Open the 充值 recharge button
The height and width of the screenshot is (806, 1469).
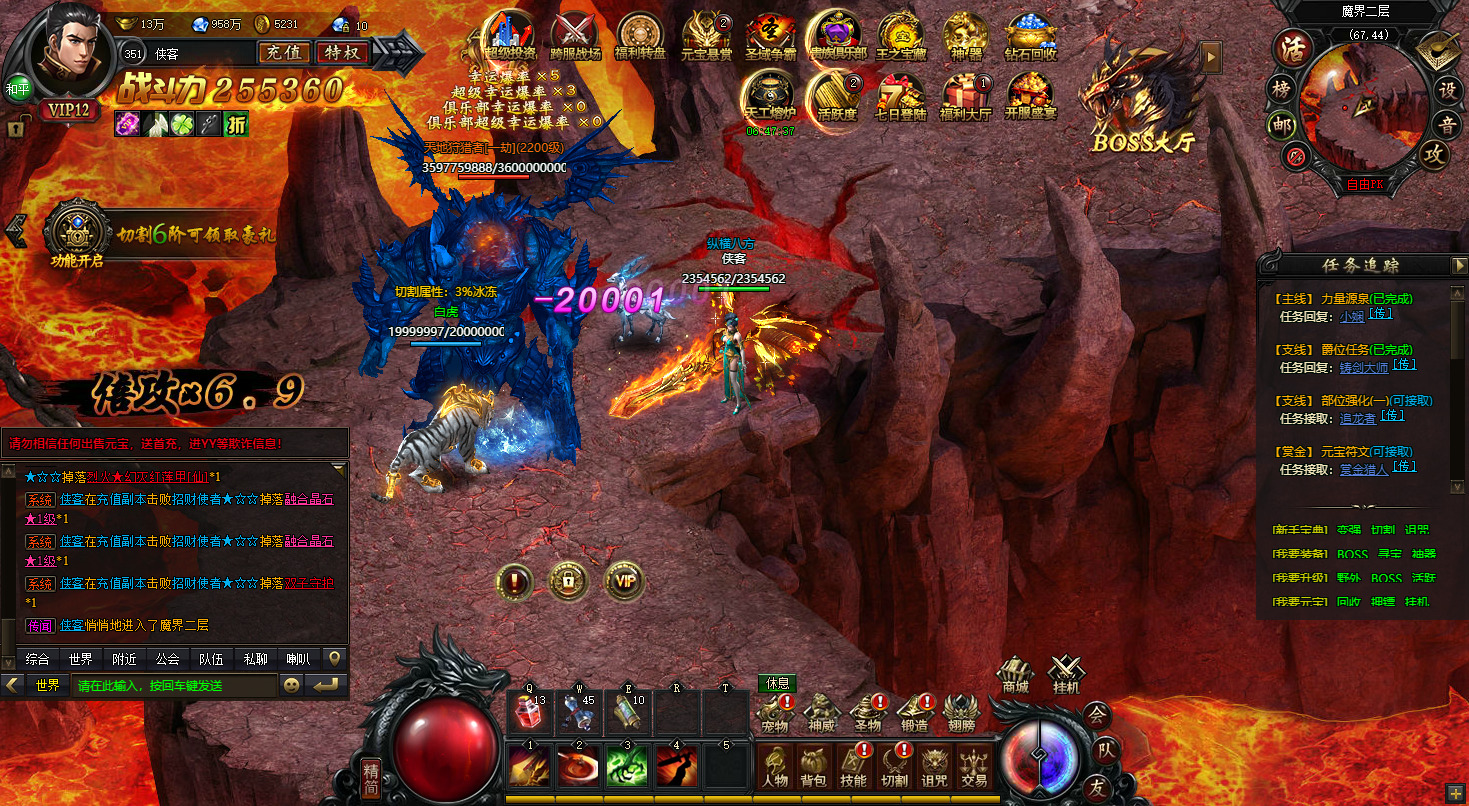coord(284,53)
